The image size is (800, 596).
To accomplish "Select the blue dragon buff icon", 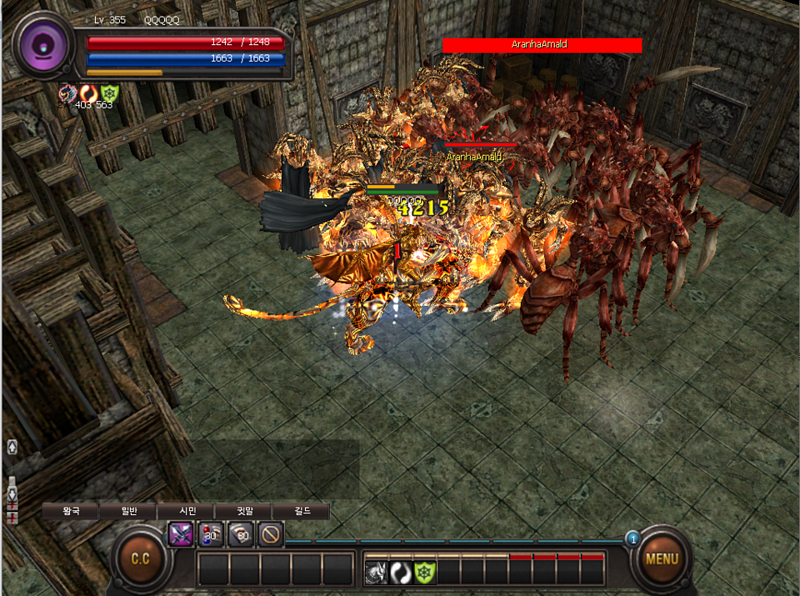I will [x=68, y=92].
